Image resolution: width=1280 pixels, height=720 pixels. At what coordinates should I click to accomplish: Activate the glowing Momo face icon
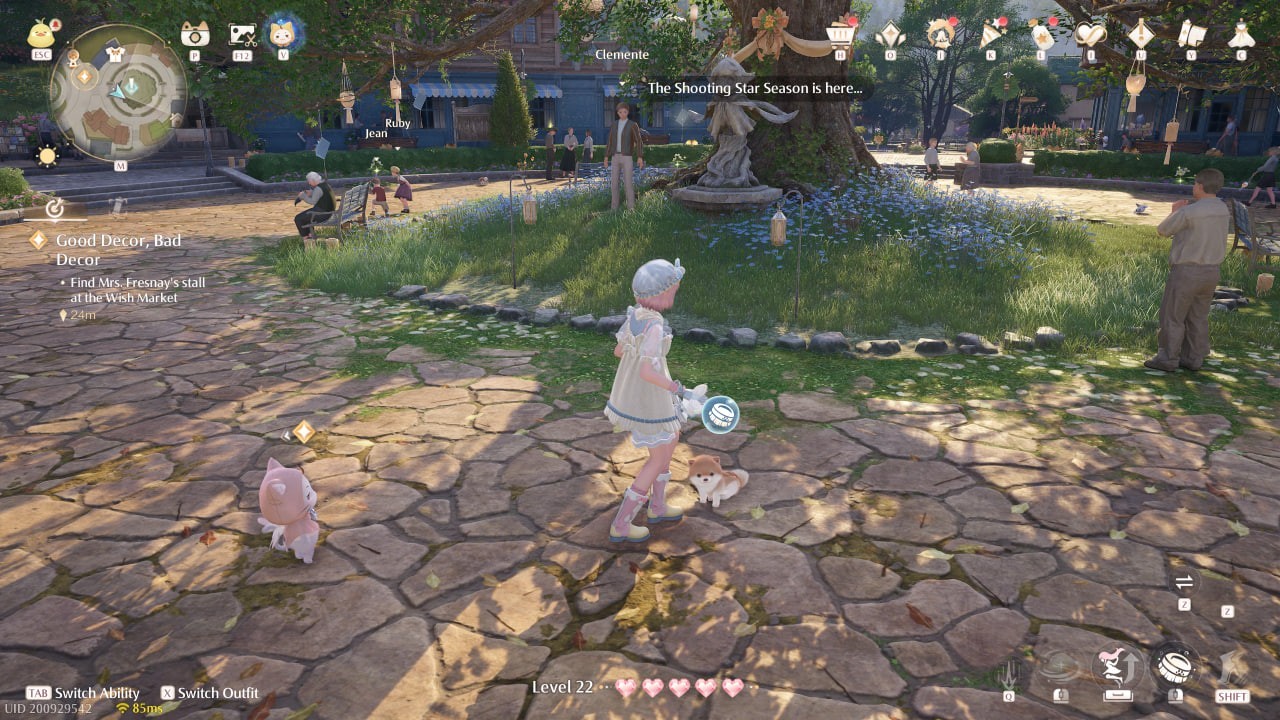click(x=284, y=34)
